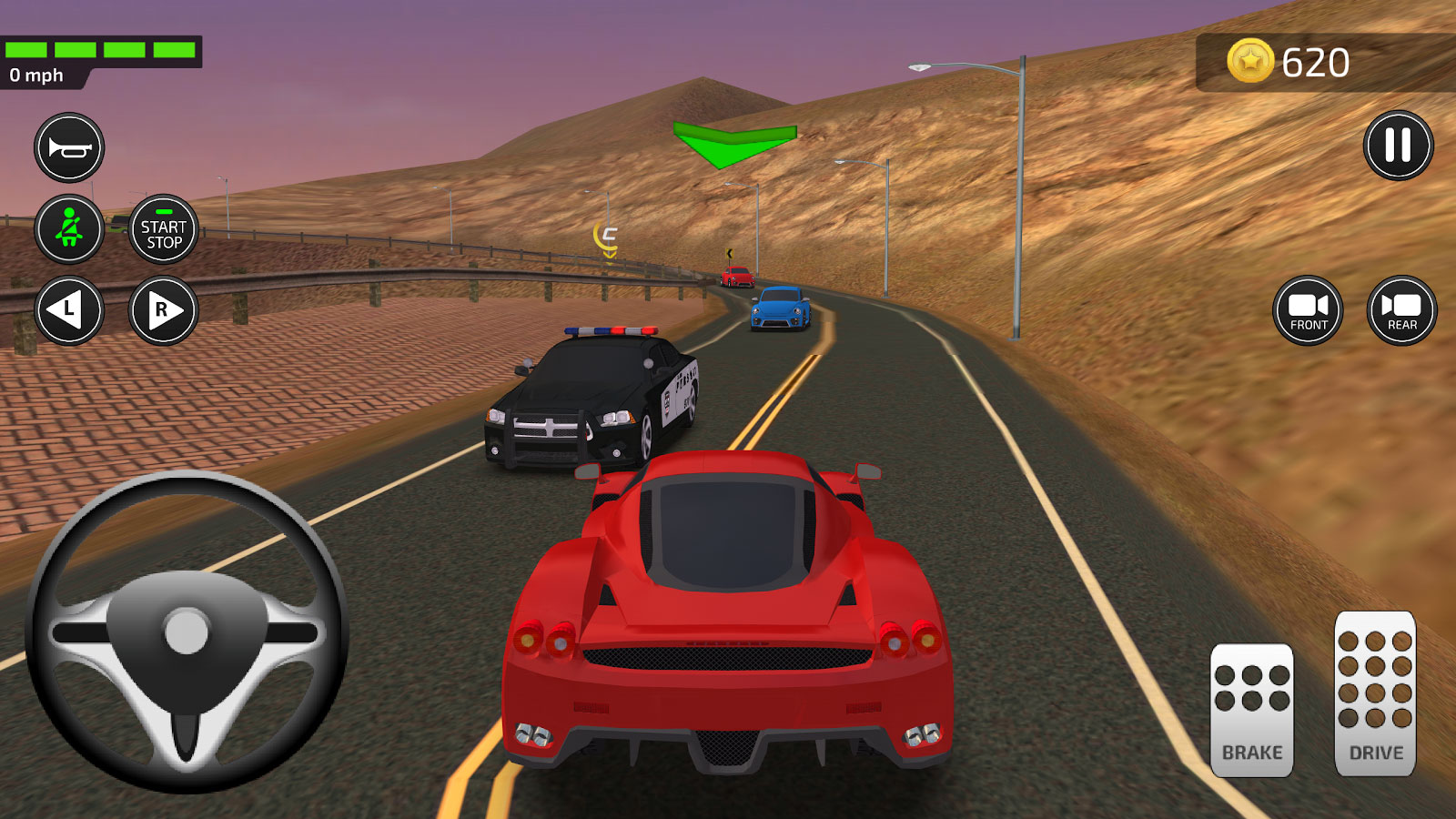Activate the right turn signal
Image resolution: width=1456 pixels, height=819 pixels.
(x=164, y=310)
